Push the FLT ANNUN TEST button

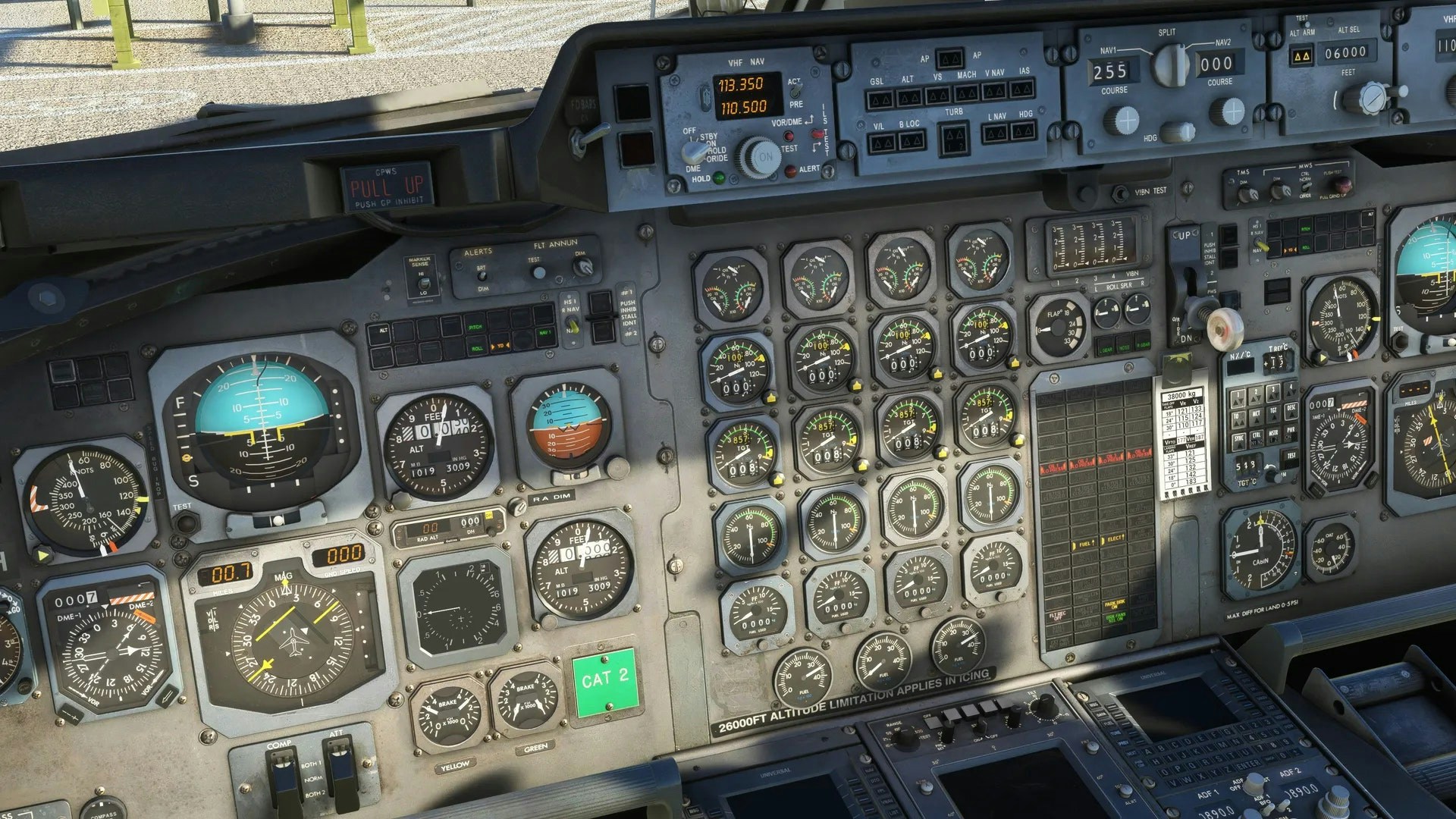point(538,272)
